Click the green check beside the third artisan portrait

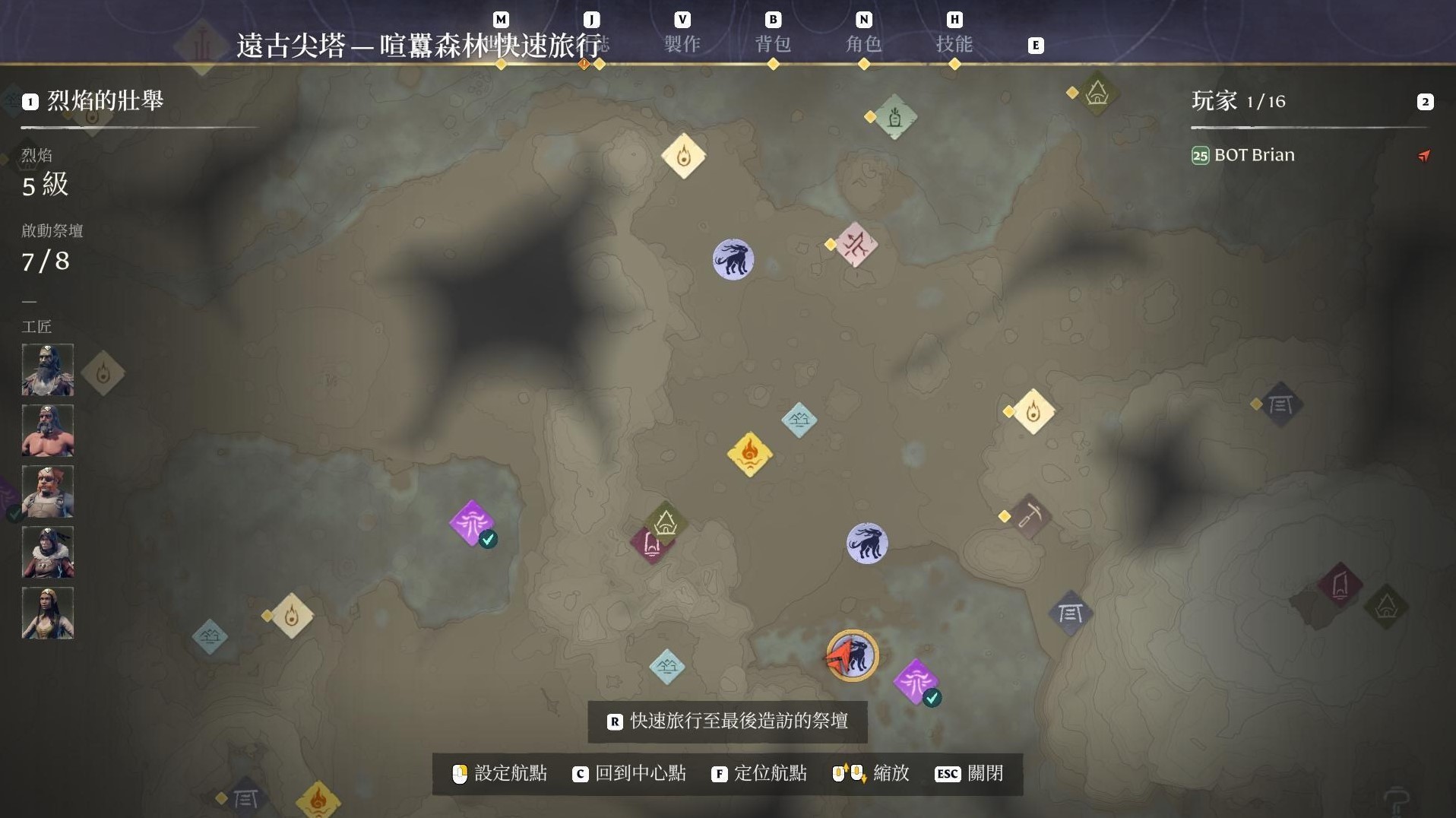click(x=14, y=515)
